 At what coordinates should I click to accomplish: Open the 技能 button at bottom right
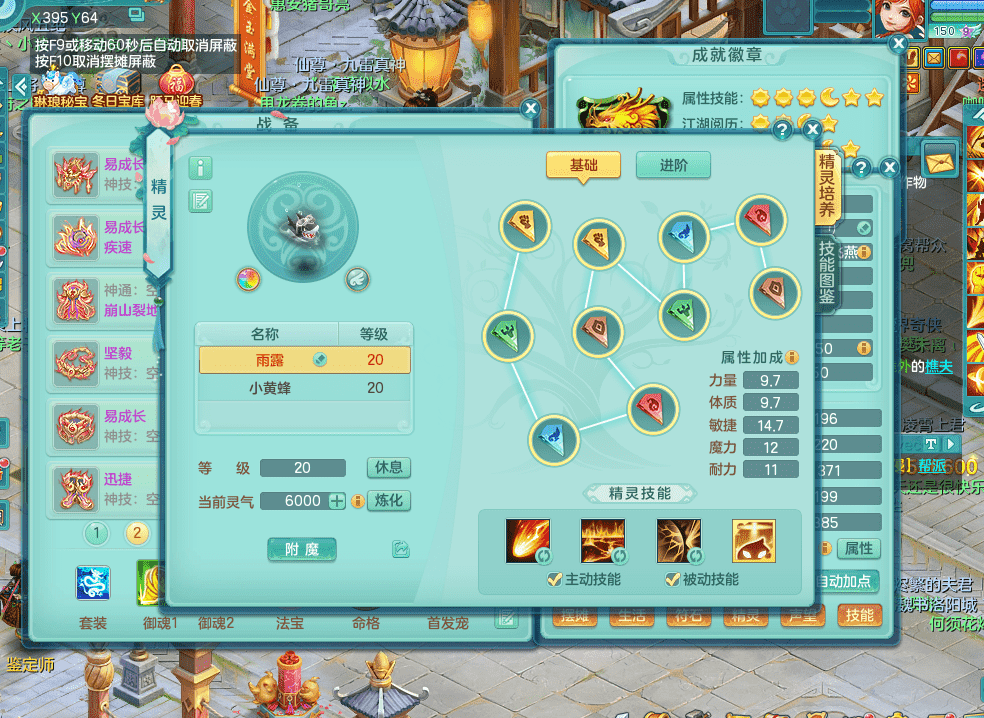click(859, 615)
